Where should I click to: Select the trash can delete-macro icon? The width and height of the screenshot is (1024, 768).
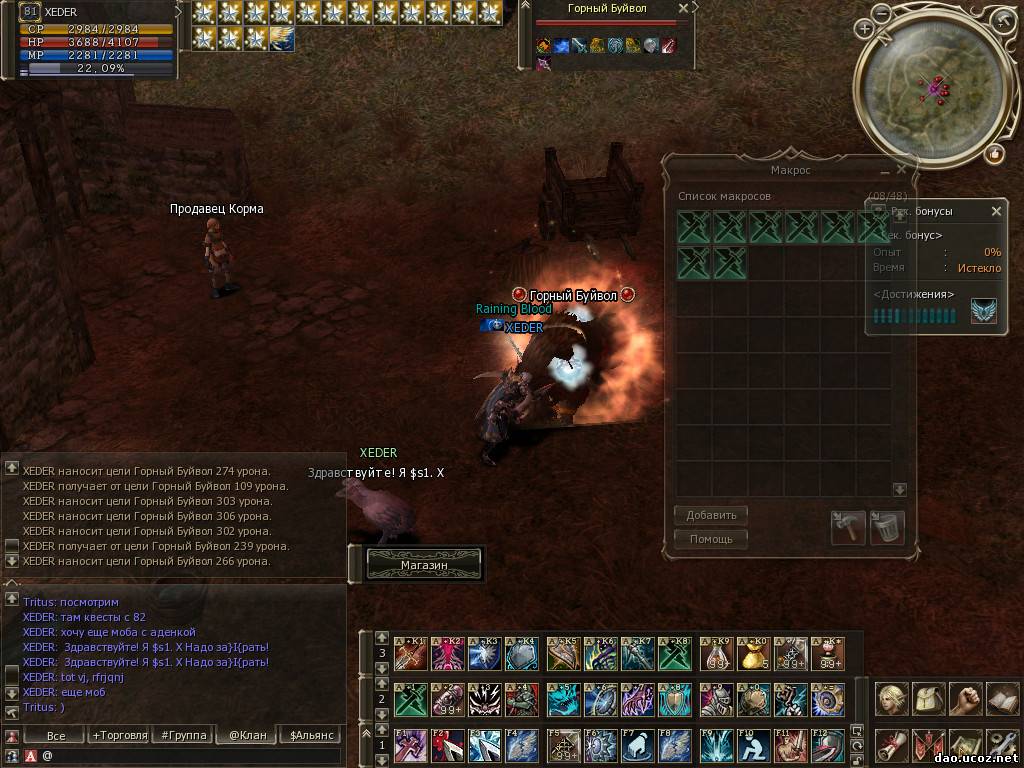(x=887, y=528)
